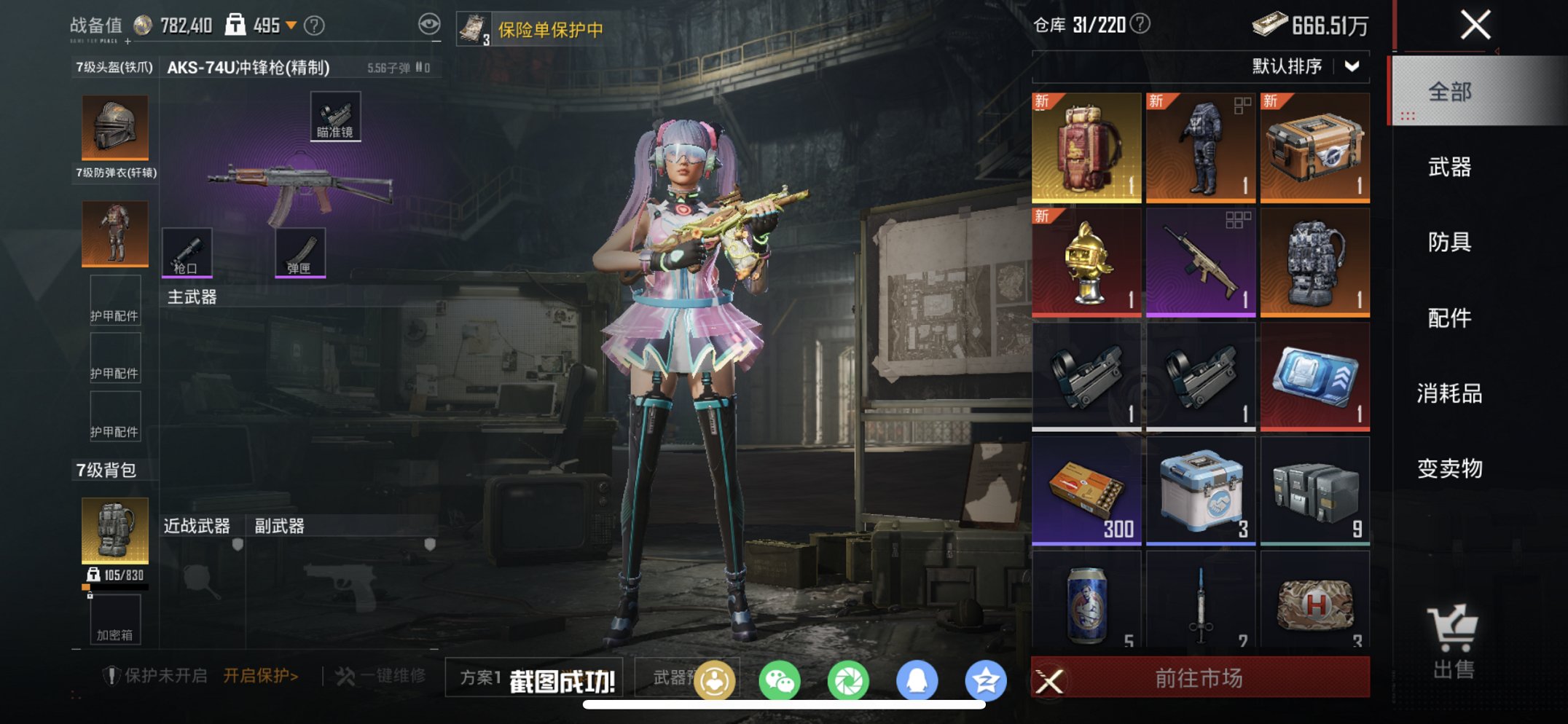The height and width of the screenshot is (724, 1568).
Task: Toggle the eye preview icon
Action: [x=429, y=22]
